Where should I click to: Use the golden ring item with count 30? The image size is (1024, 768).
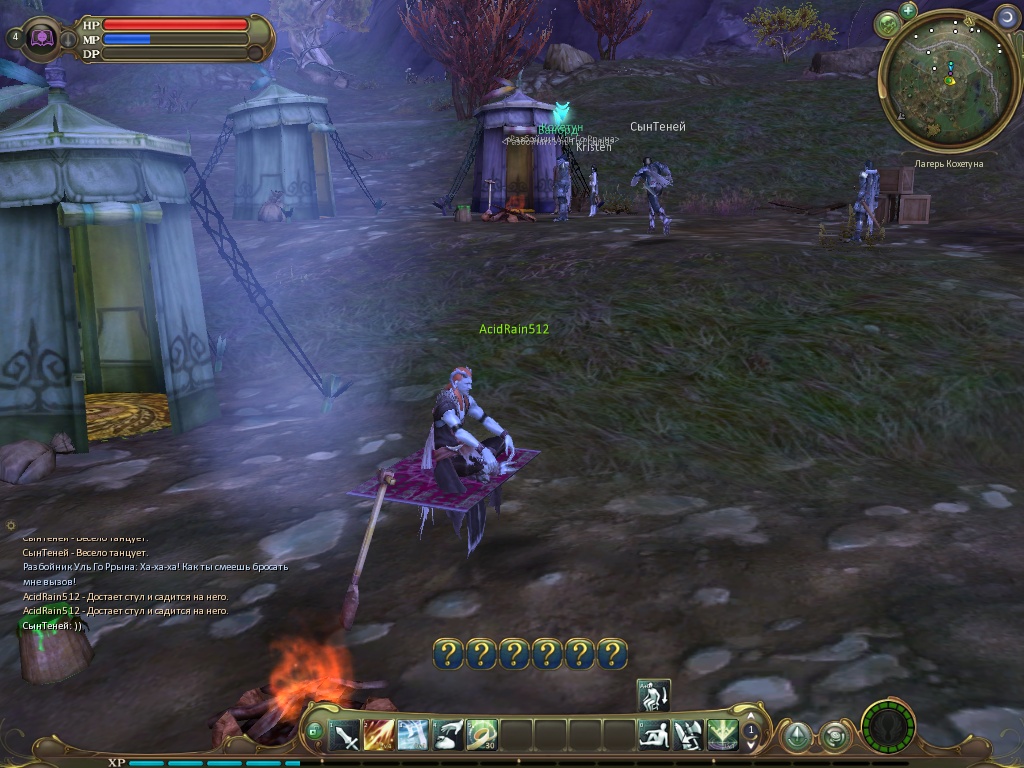(481, 736)
